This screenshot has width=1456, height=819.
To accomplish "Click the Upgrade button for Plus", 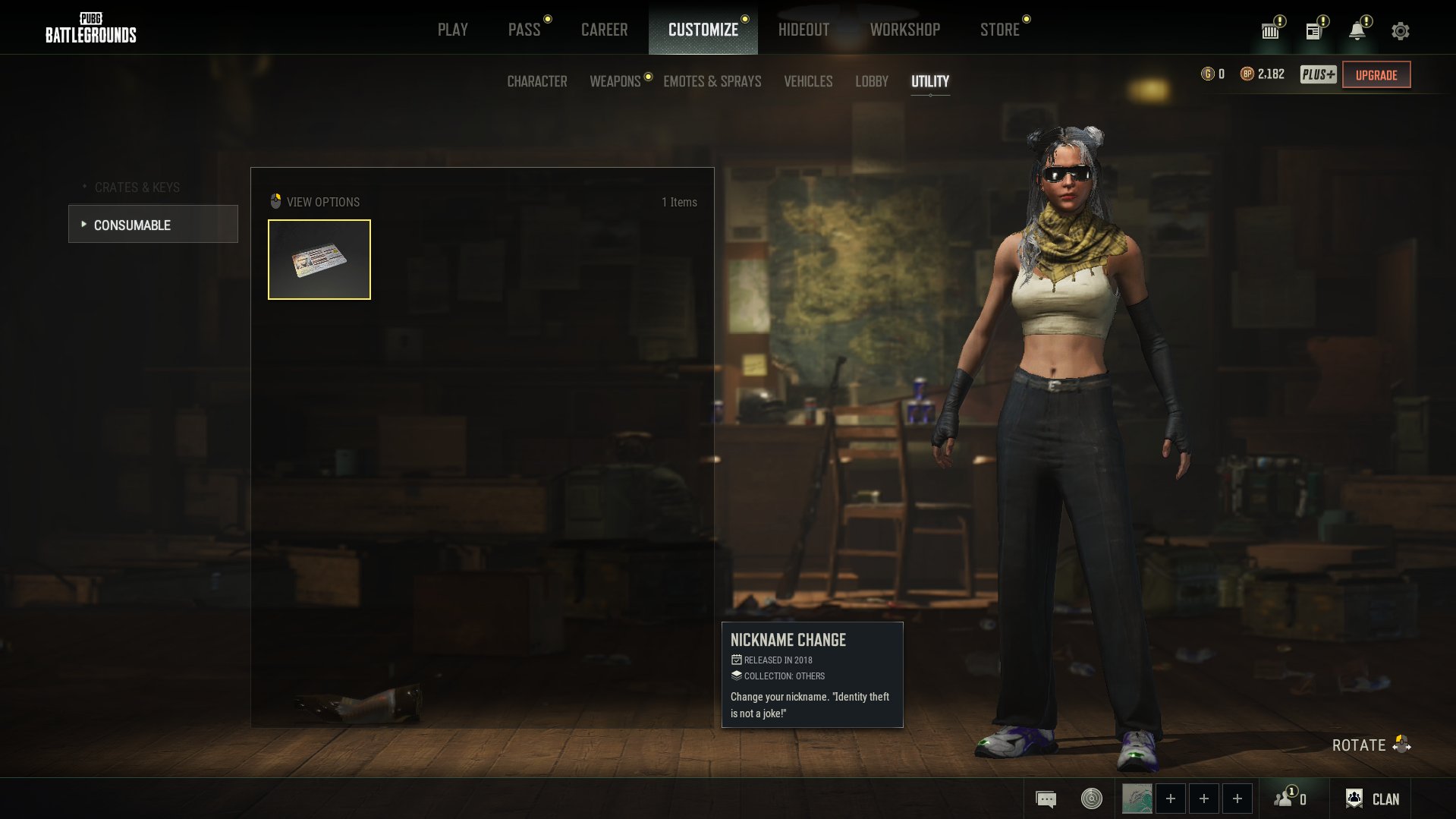I will [x=1376, y=75].
